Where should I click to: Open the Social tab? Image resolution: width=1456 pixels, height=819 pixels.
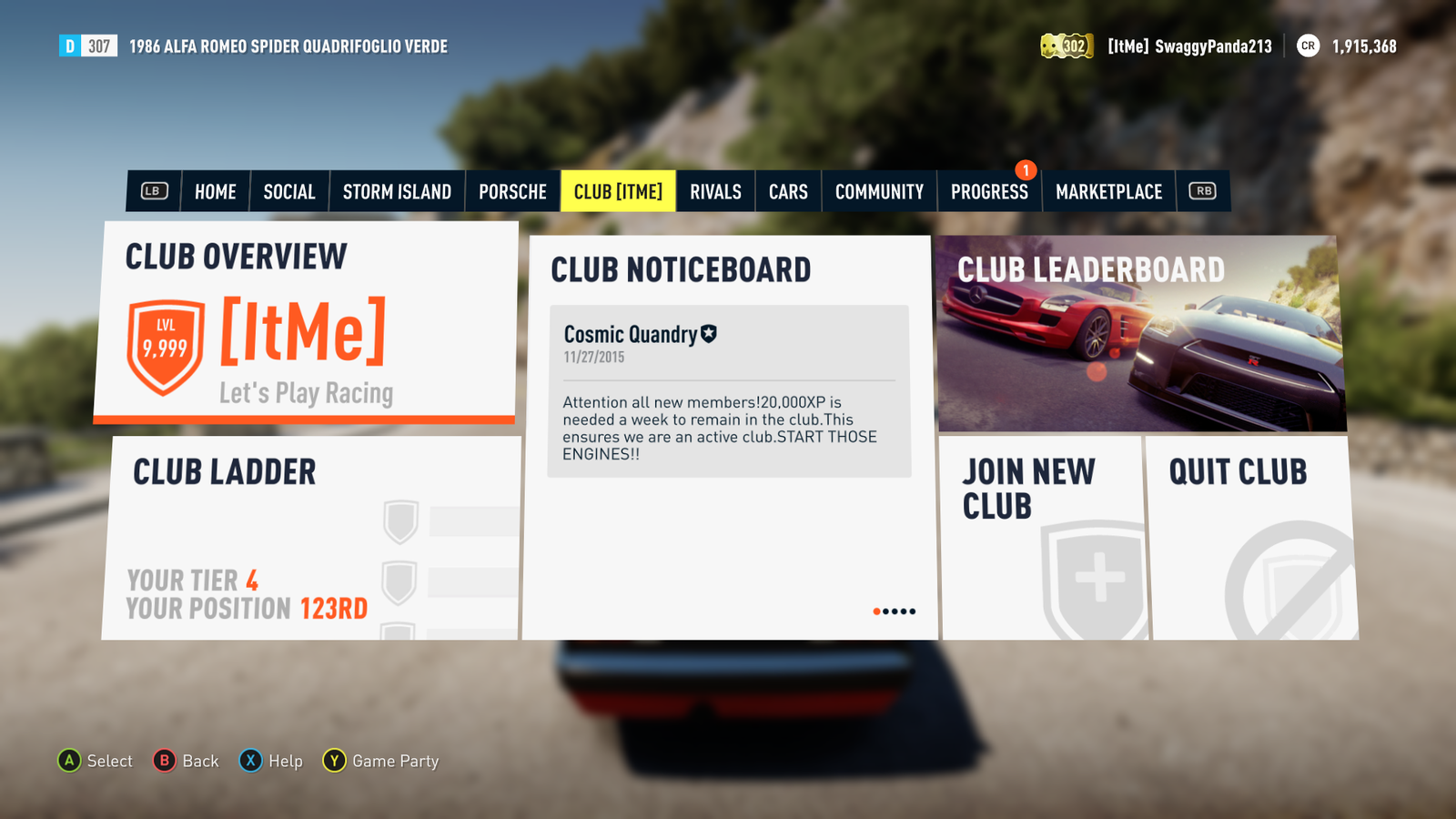click(x=289, y=192)
